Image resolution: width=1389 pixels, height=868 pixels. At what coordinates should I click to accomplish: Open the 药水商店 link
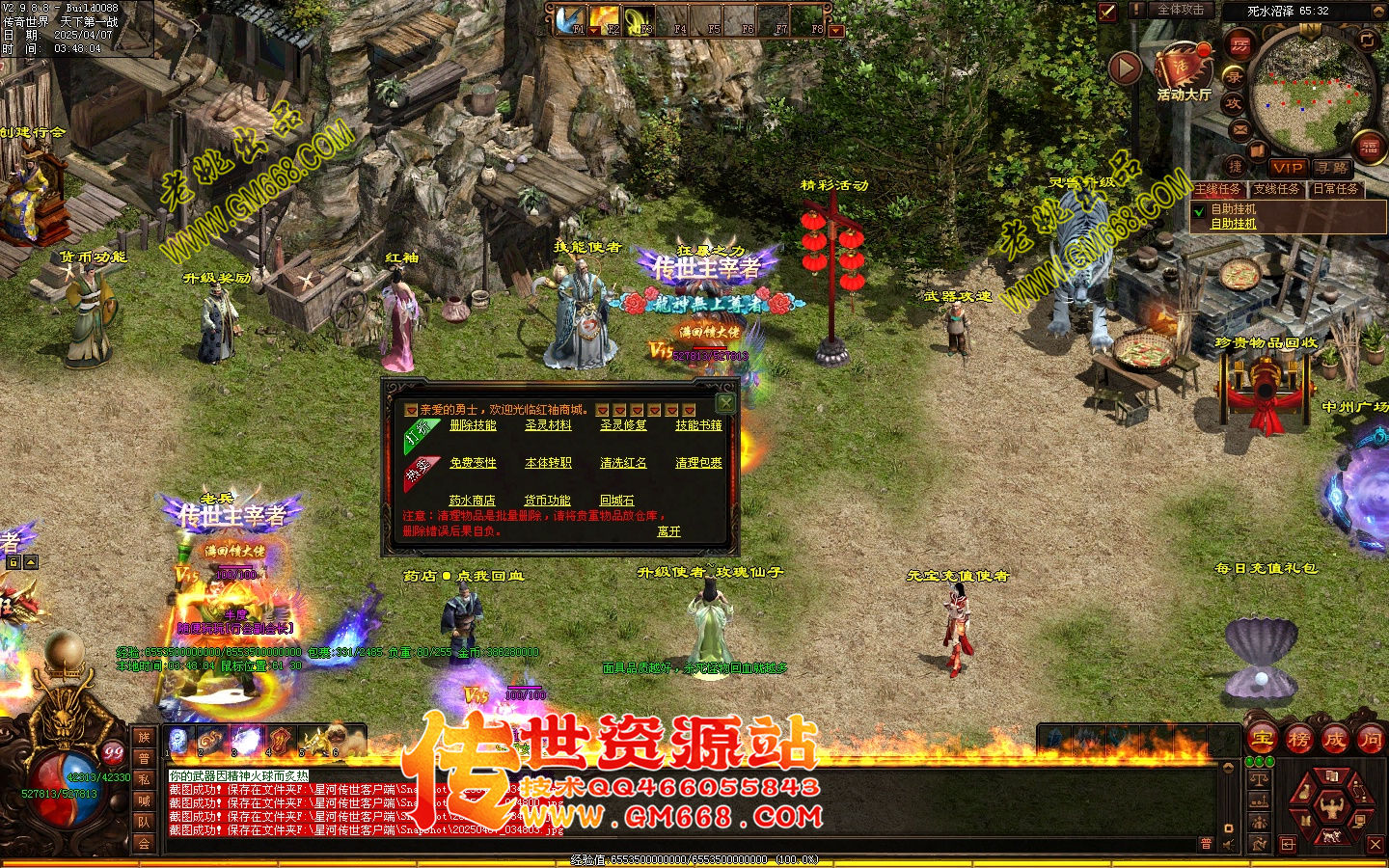point(472,501)
